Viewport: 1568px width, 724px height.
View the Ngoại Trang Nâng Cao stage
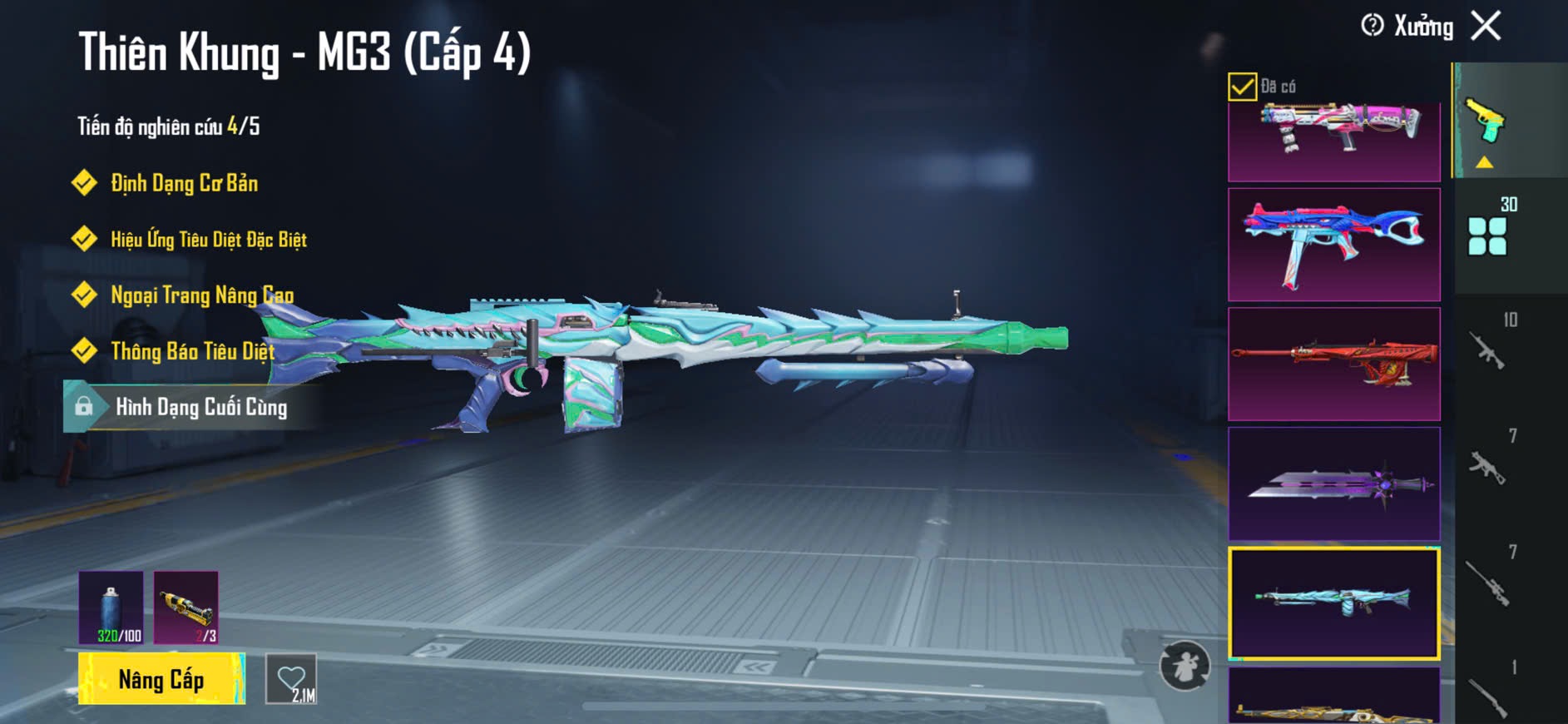tap(201, 295)
